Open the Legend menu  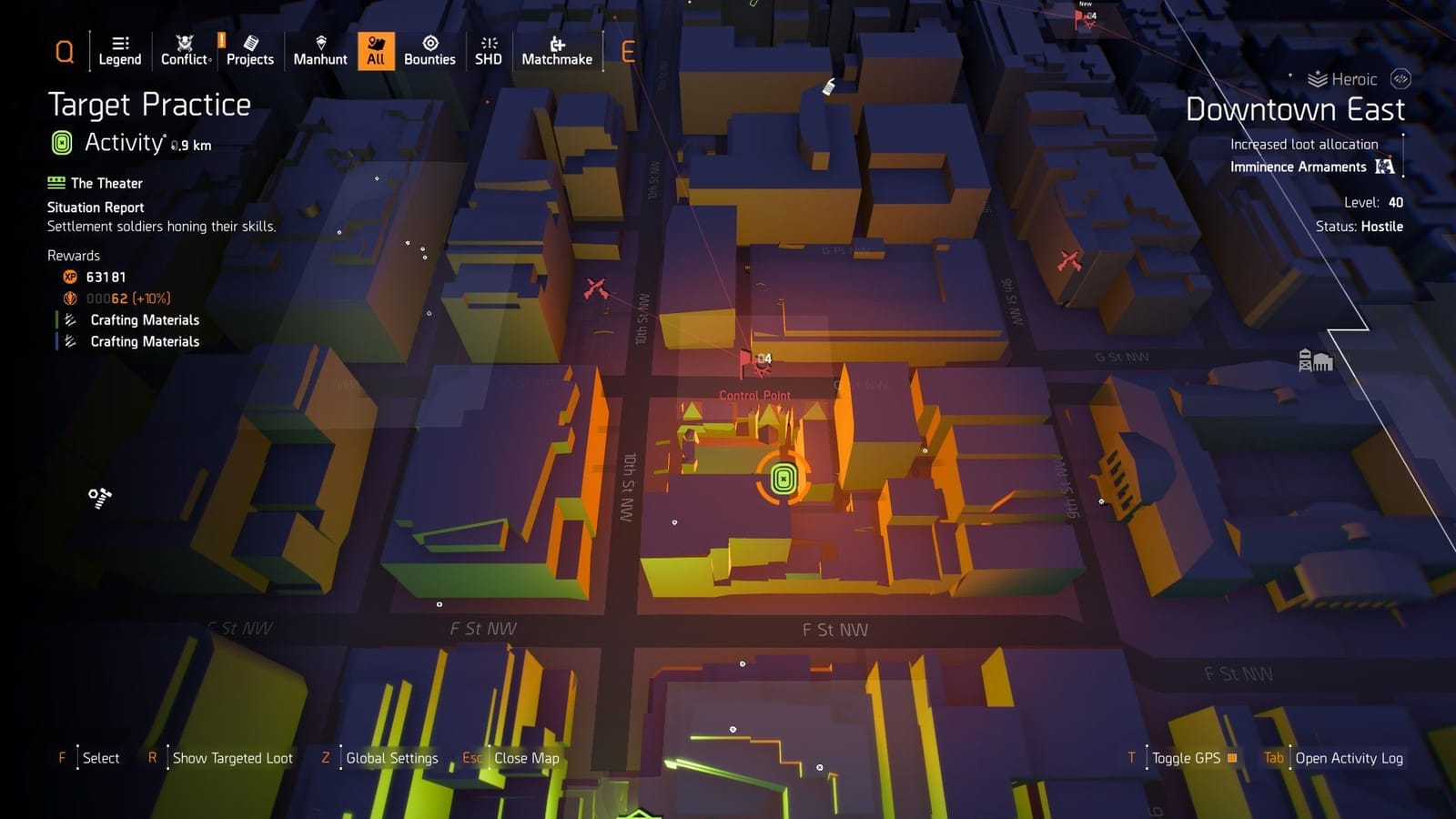119,50
